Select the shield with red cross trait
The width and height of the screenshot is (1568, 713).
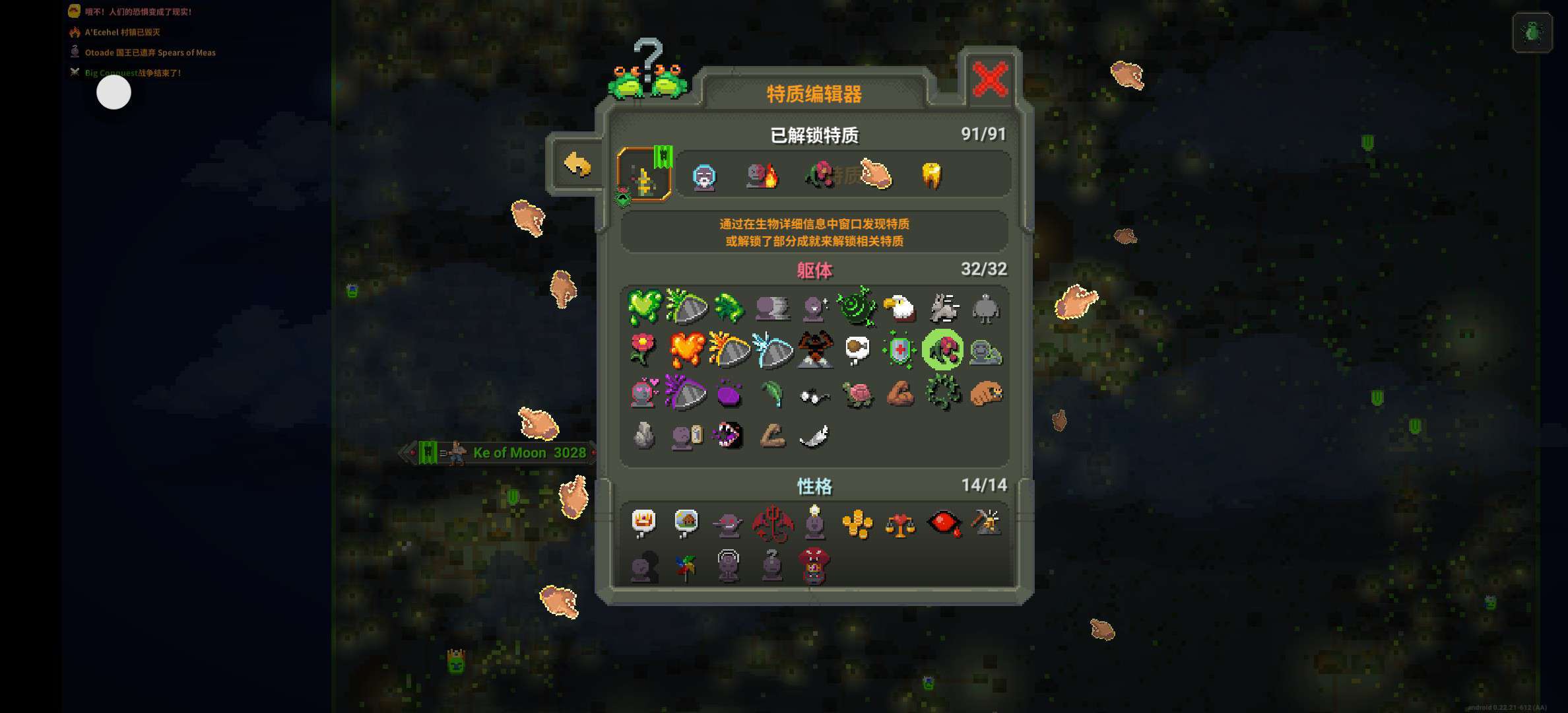pos(899,350)
